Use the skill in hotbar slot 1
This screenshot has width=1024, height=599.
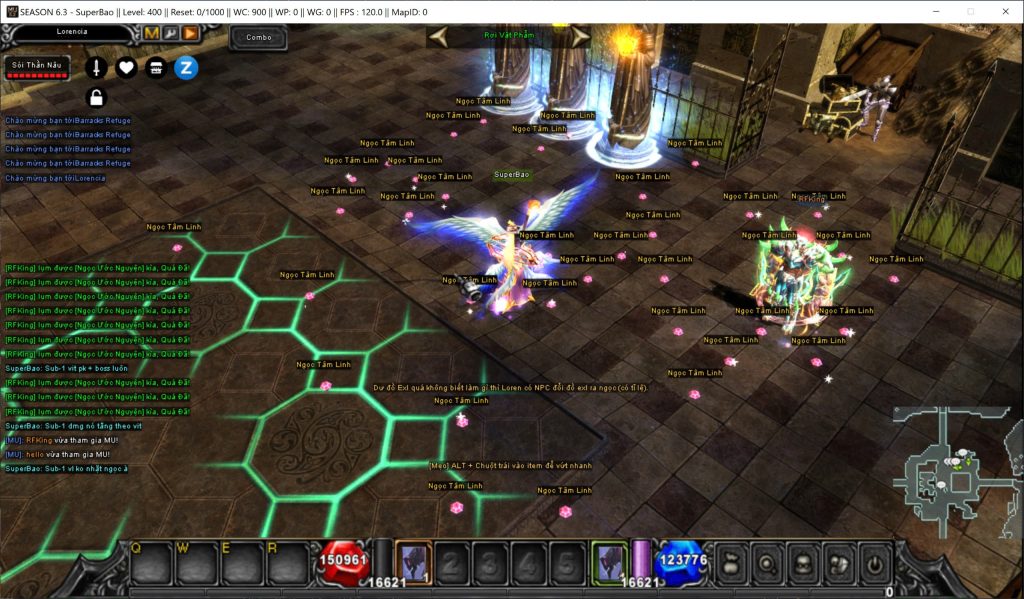pos(413,562)
